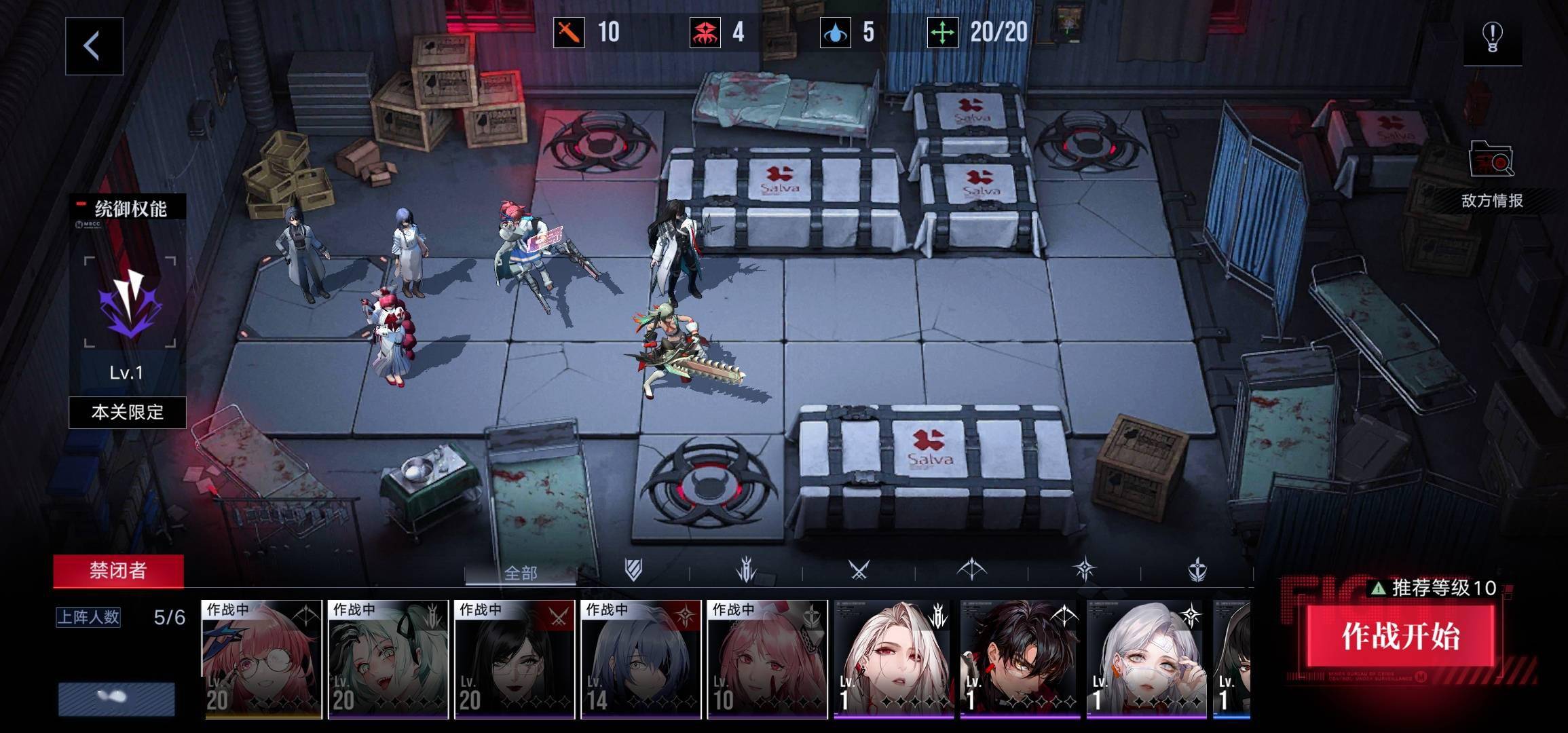Switch to the 禁闭者 tab
The width and height of the screenshot is (1568, 733).
coord(118,570)
